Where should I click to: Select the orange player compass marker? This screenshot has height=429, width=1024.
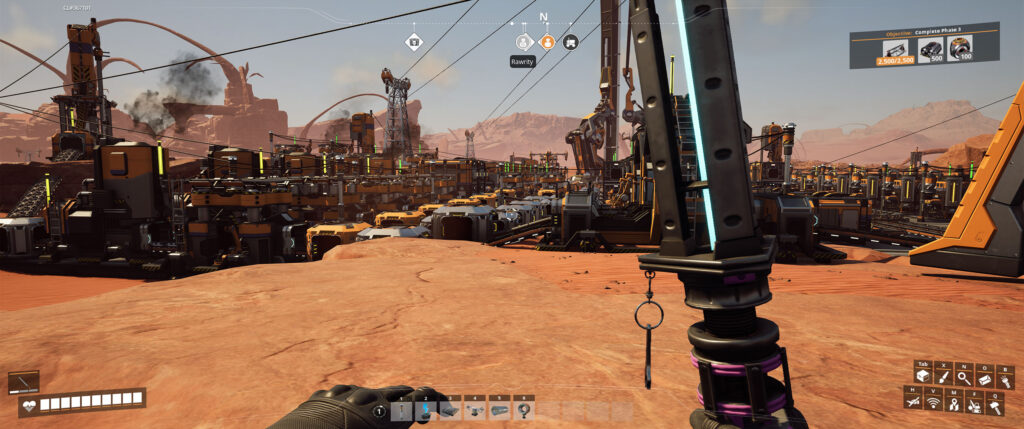(547, 42)
